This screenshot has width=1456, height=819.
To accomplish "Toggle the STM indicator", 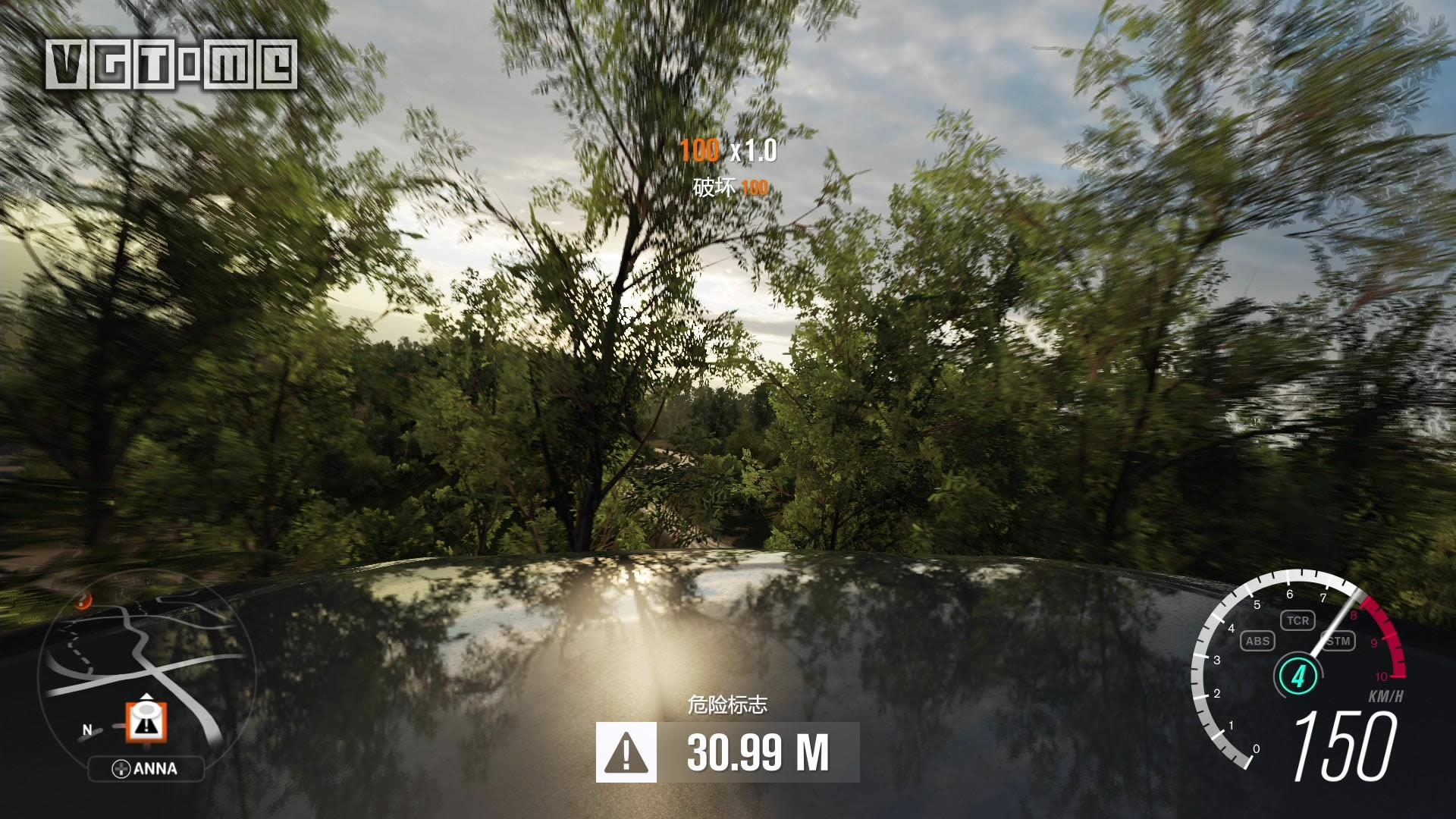I will [1338, 641].
